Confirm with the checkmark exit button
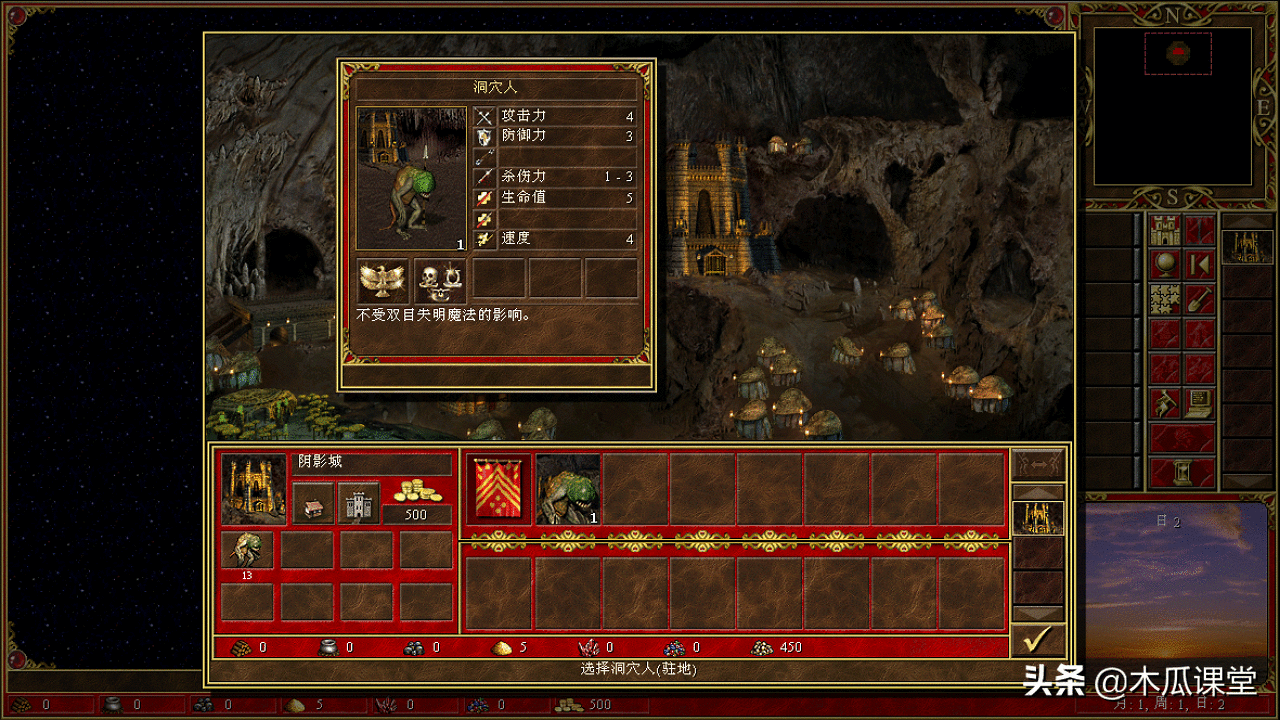The image size is (1280, 720). 1037,640
